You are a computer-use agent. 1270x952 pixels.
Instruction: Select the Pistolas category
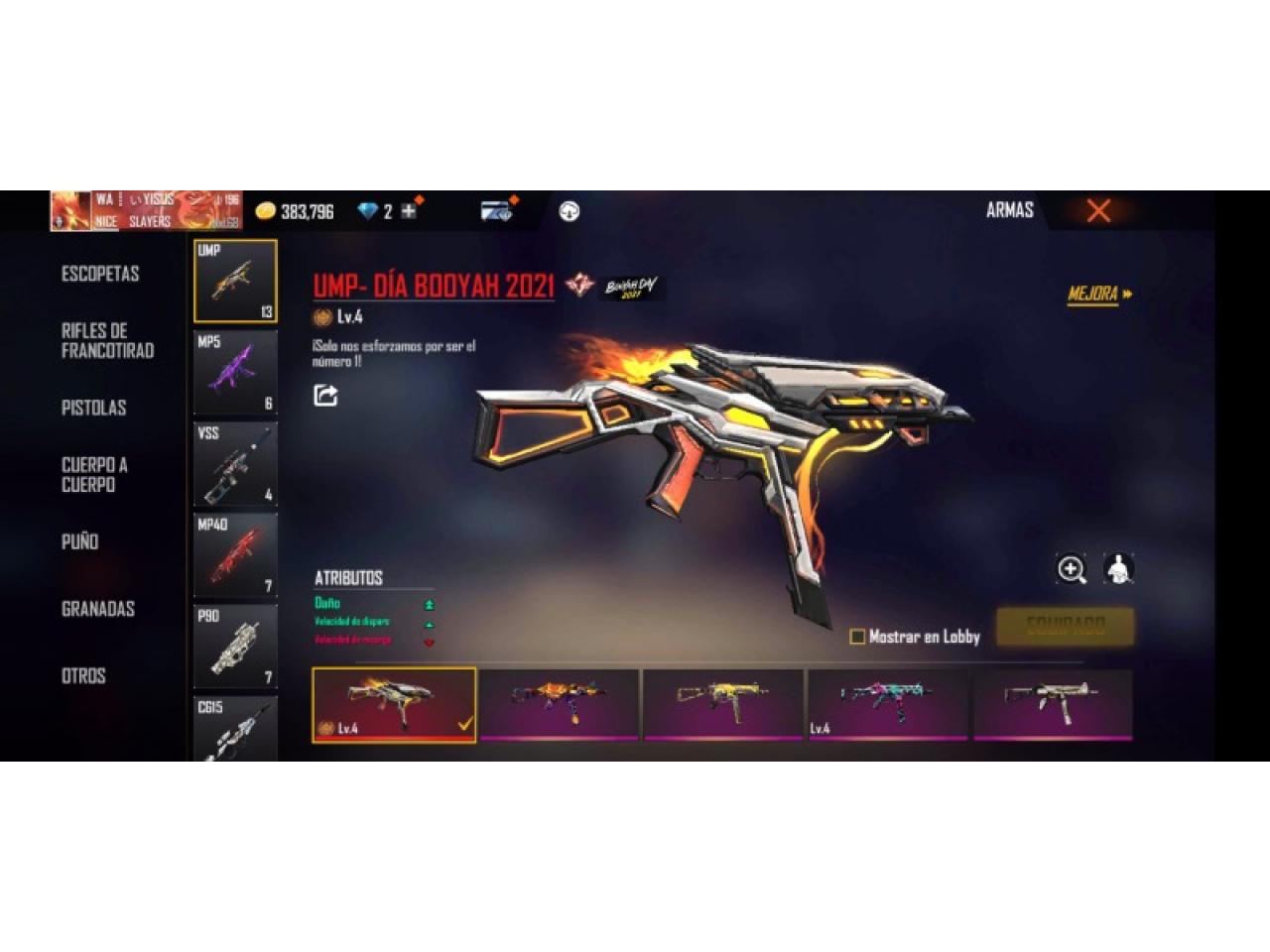pos(93,408)
